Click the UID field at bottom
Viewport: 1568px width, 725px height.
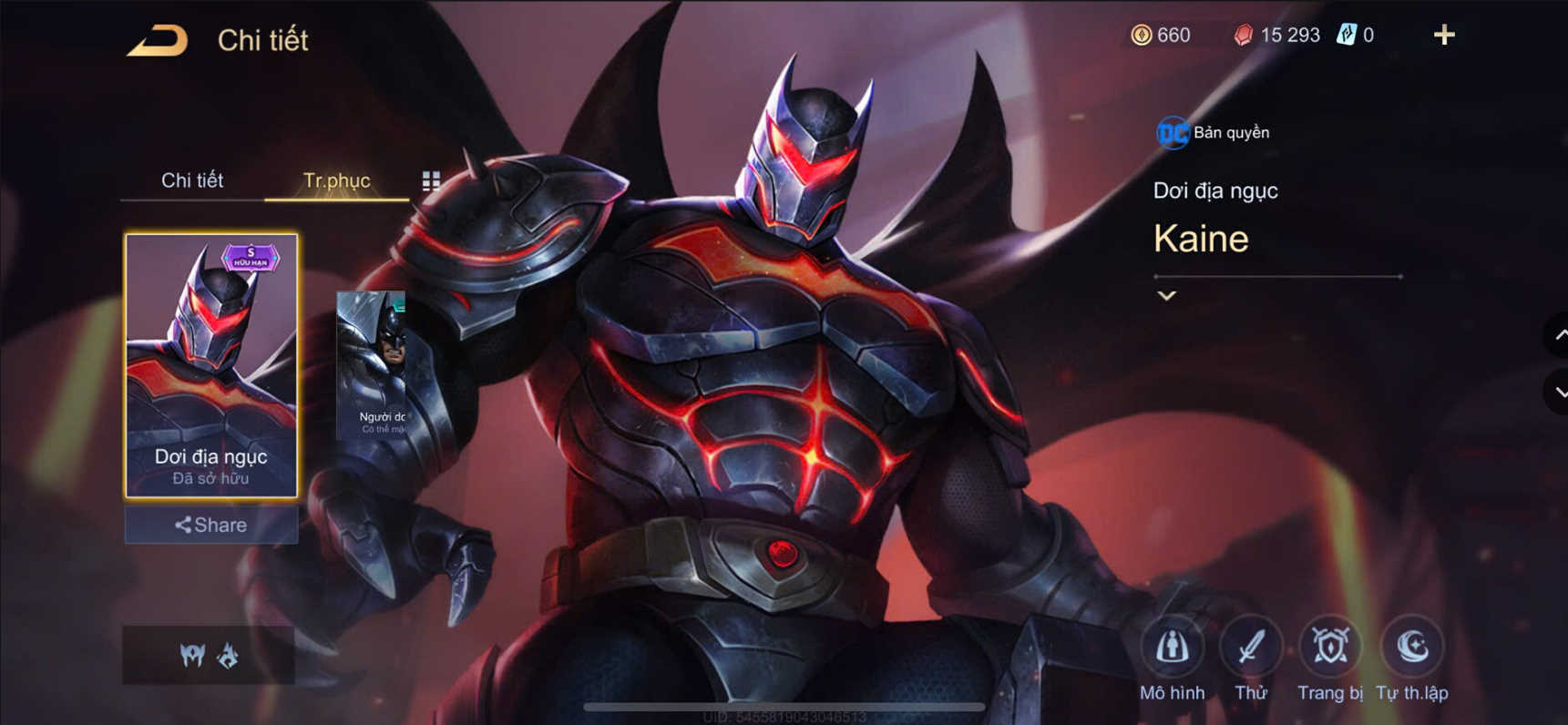coord(784,718)
